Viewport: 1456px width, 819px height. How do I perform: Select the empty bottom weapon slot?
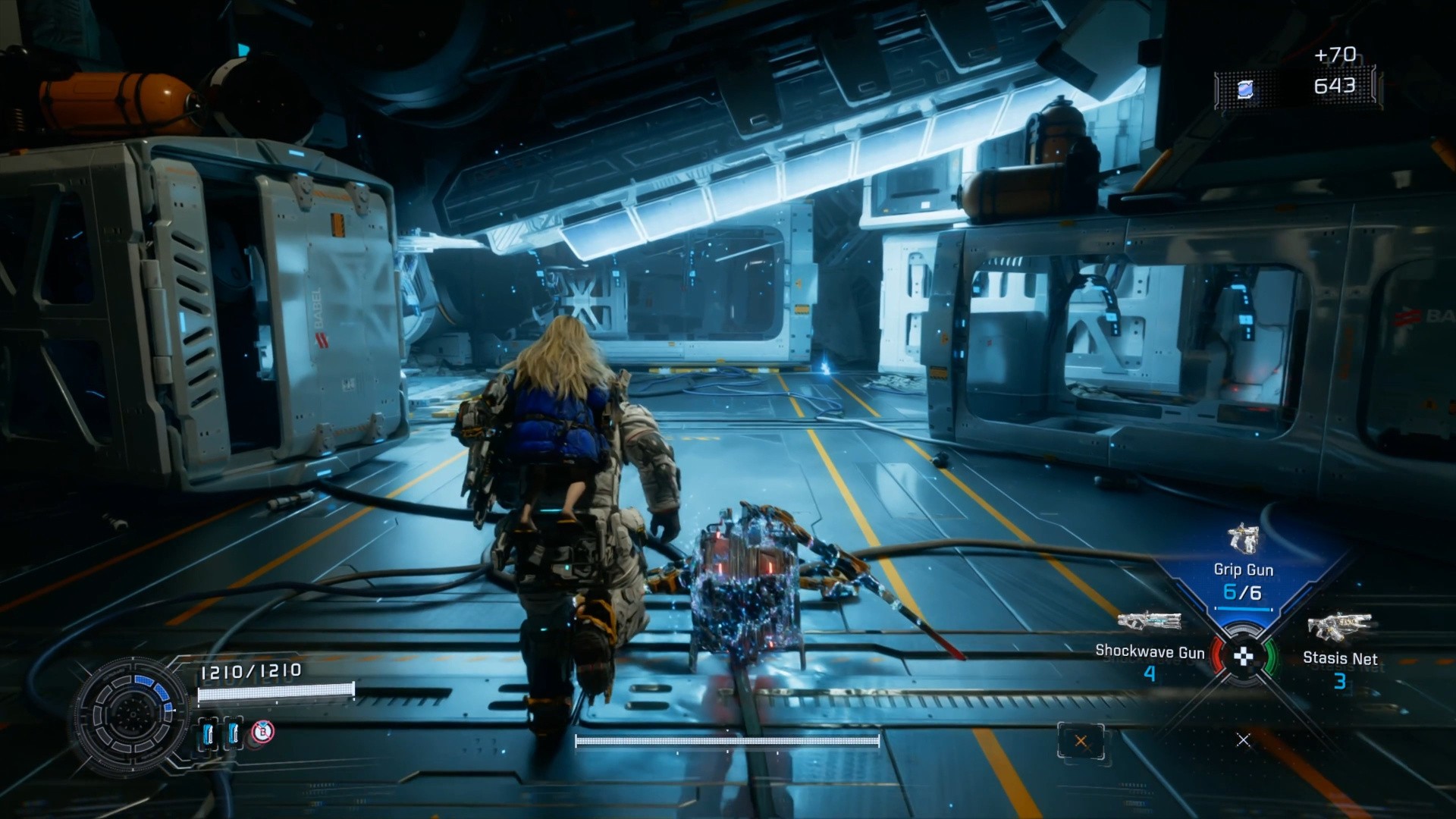point(1243,739)
